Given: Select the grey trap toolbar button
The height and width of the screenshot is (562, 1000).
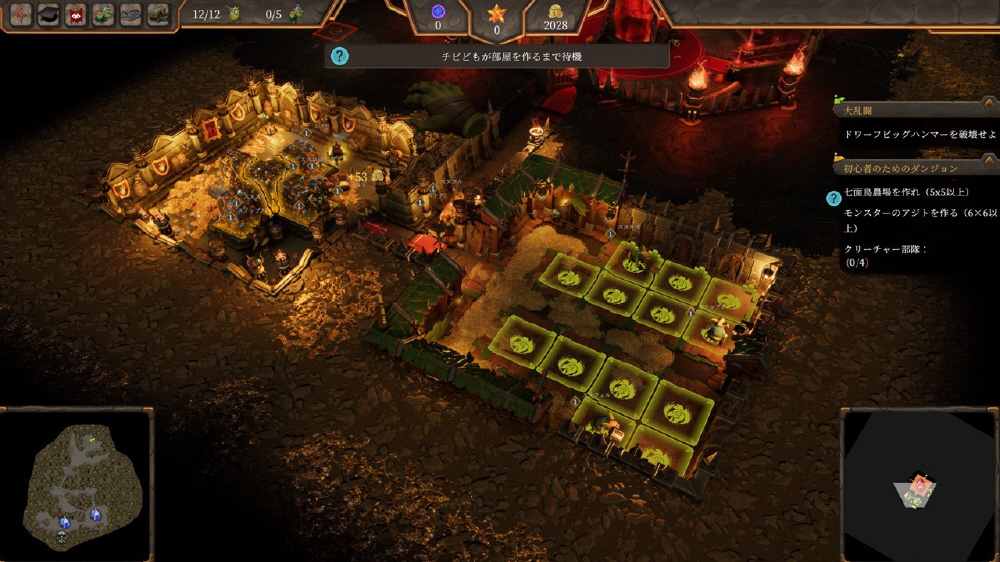Looking at the screenshot, I should [130, 14].
